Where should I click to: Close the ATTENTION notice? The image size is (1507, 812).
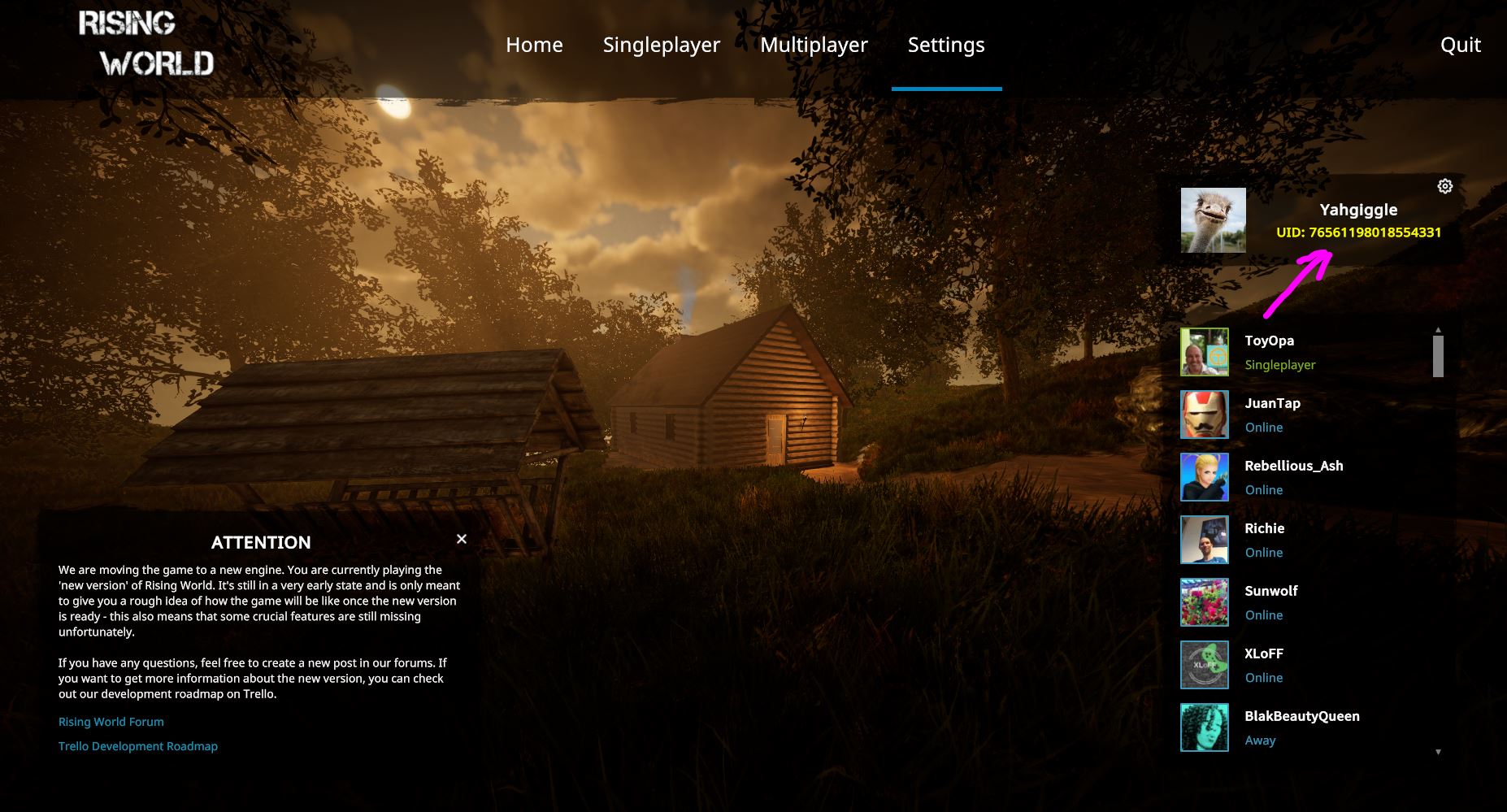click(462, 539)
